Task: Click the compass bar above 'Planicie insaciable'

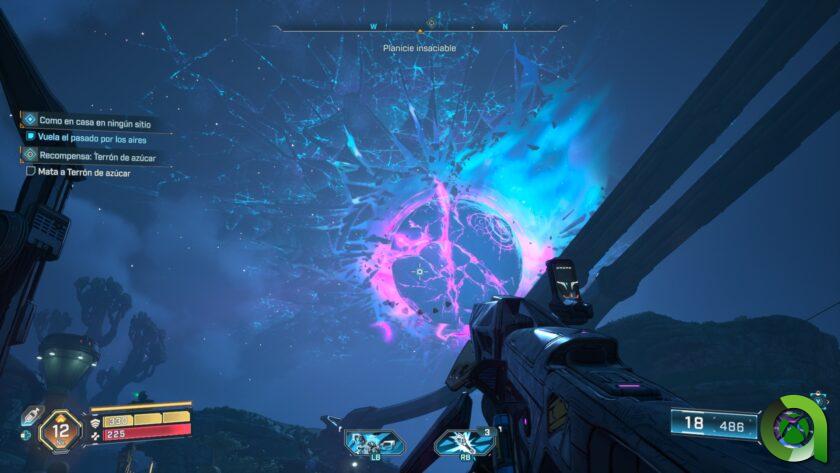Action: pyautogui.click(x=430, y=25)
